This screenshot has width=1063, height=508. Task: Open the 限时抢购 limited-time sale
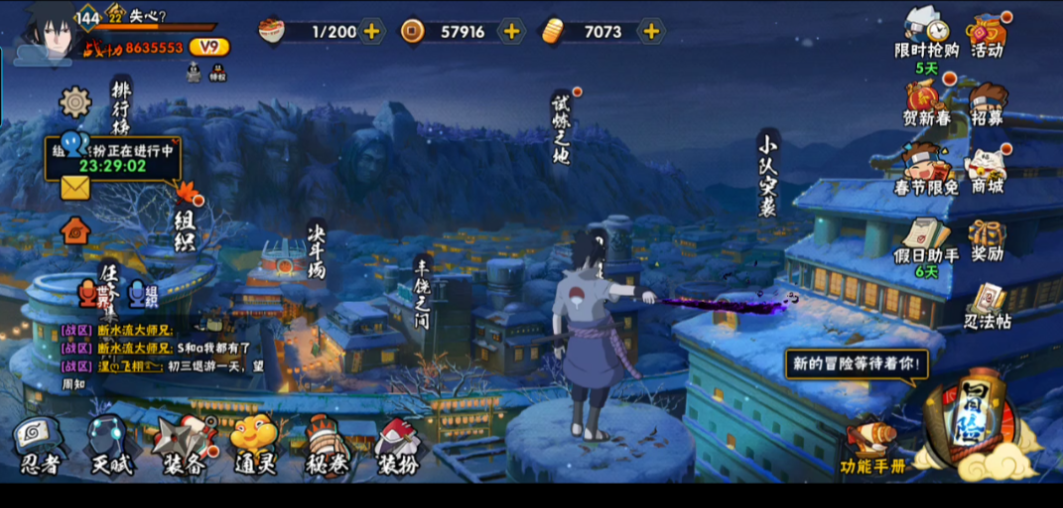926,33
